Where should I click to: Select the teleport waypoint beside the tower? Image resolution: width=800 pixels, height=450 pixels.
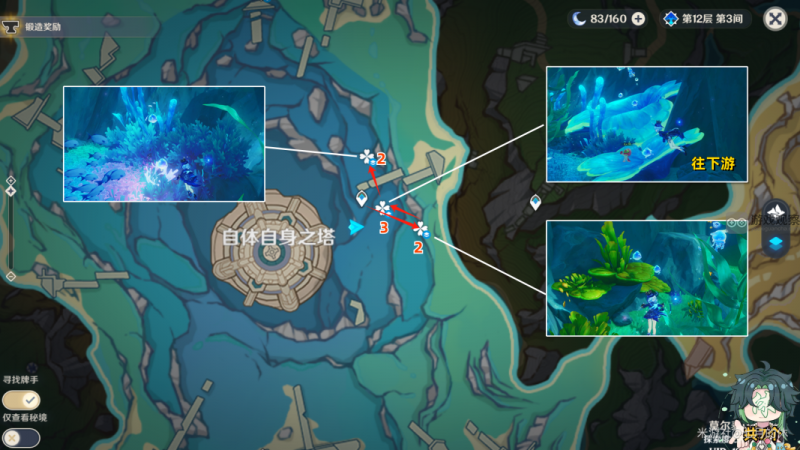362,200
